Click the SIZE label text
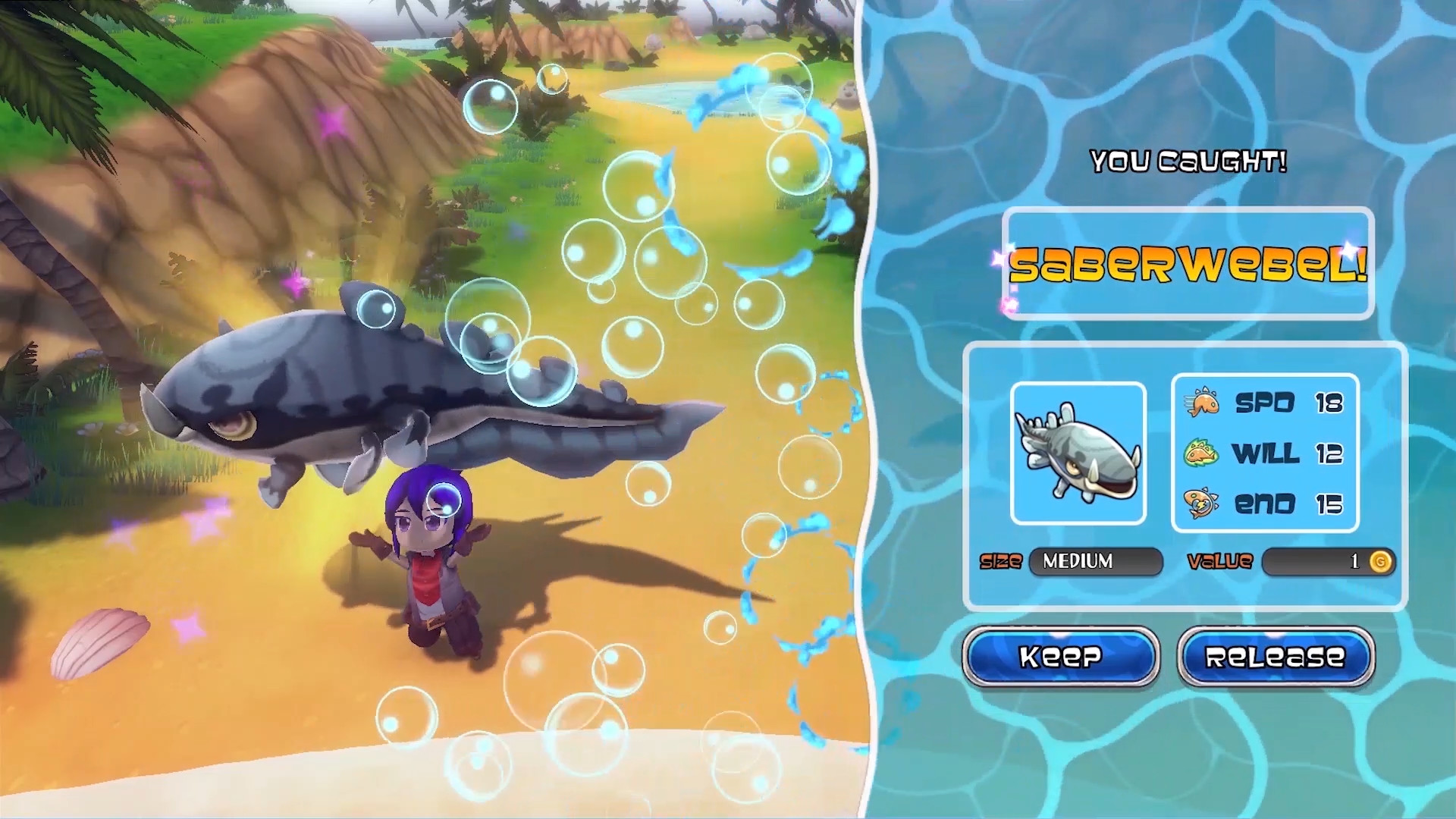The width and height of the screenshot is (1456, 819). click(x=1003, y=562)
